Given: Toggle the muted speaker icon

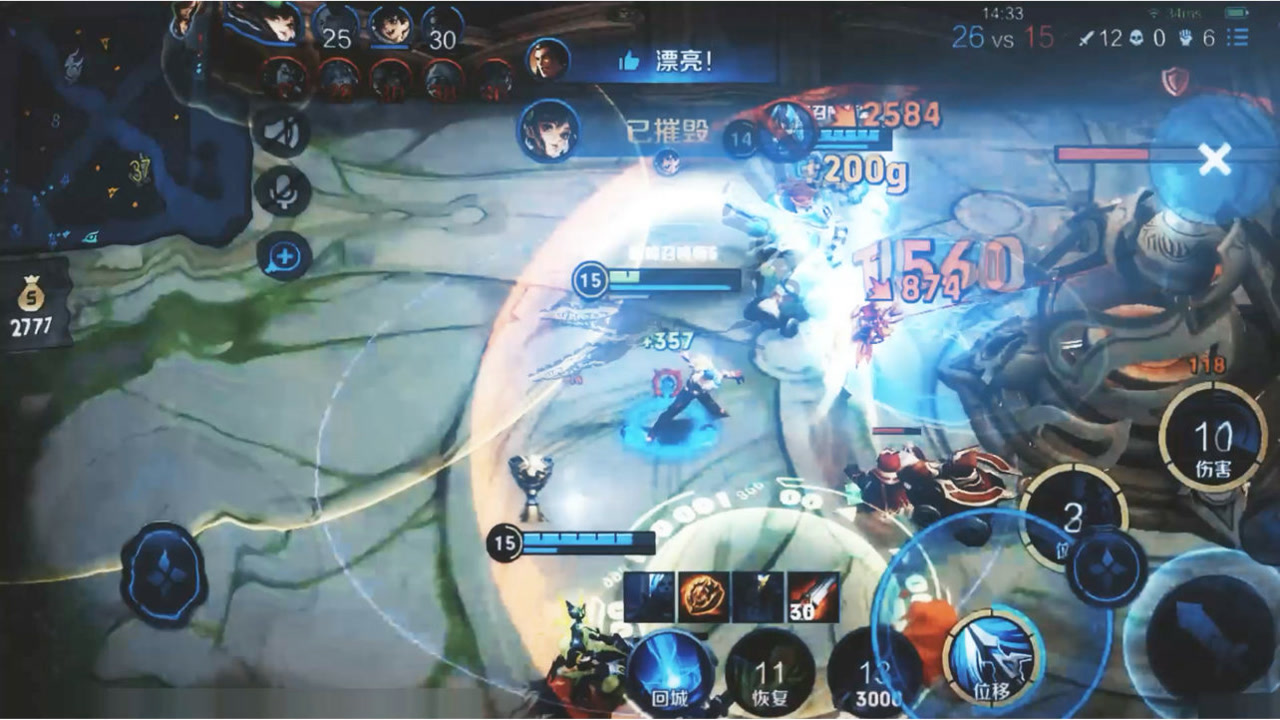Looking at the screenshot, I should (283, 131).
